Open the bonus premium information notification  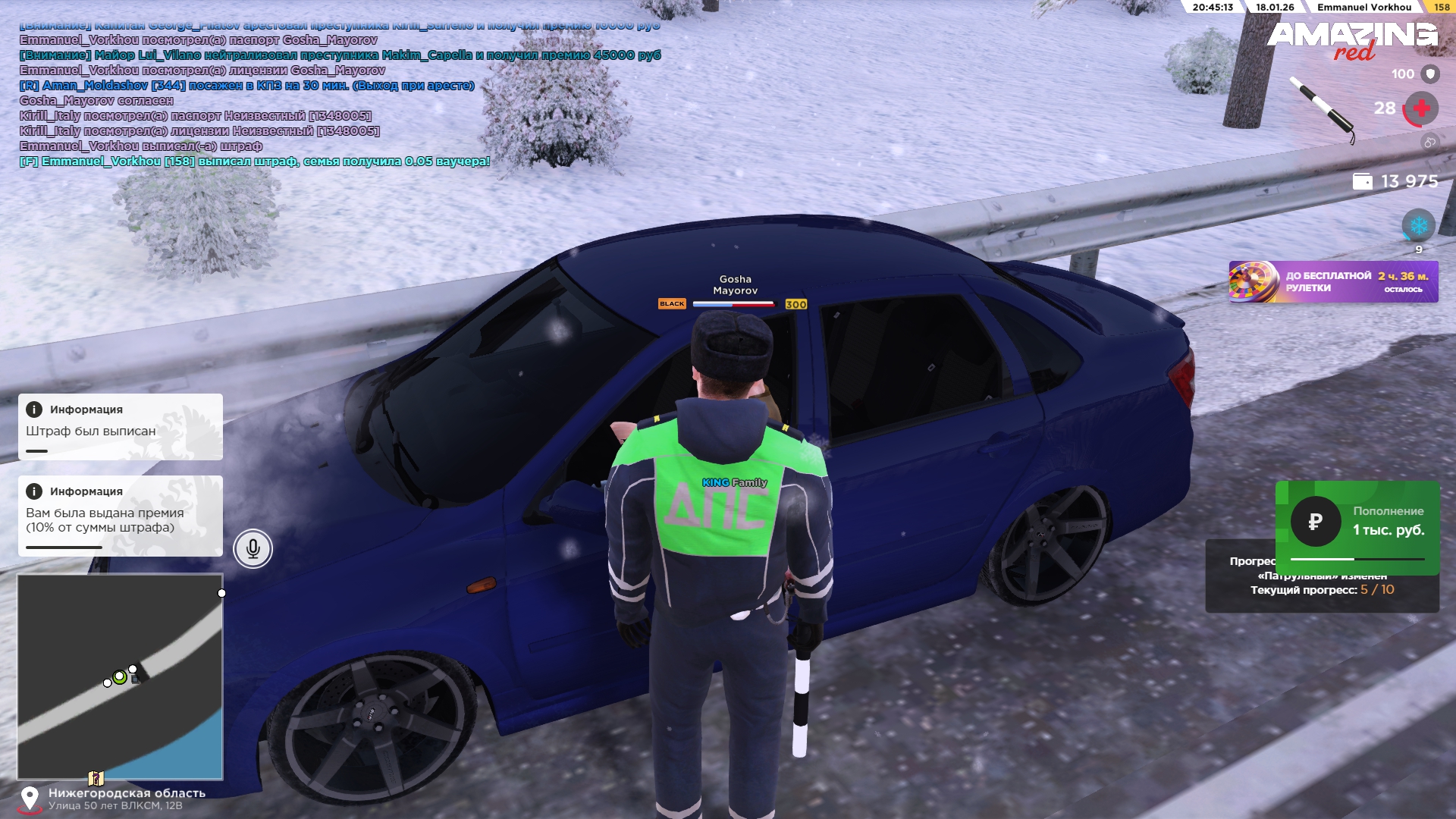pyautogui.click(x=121, y=516)
